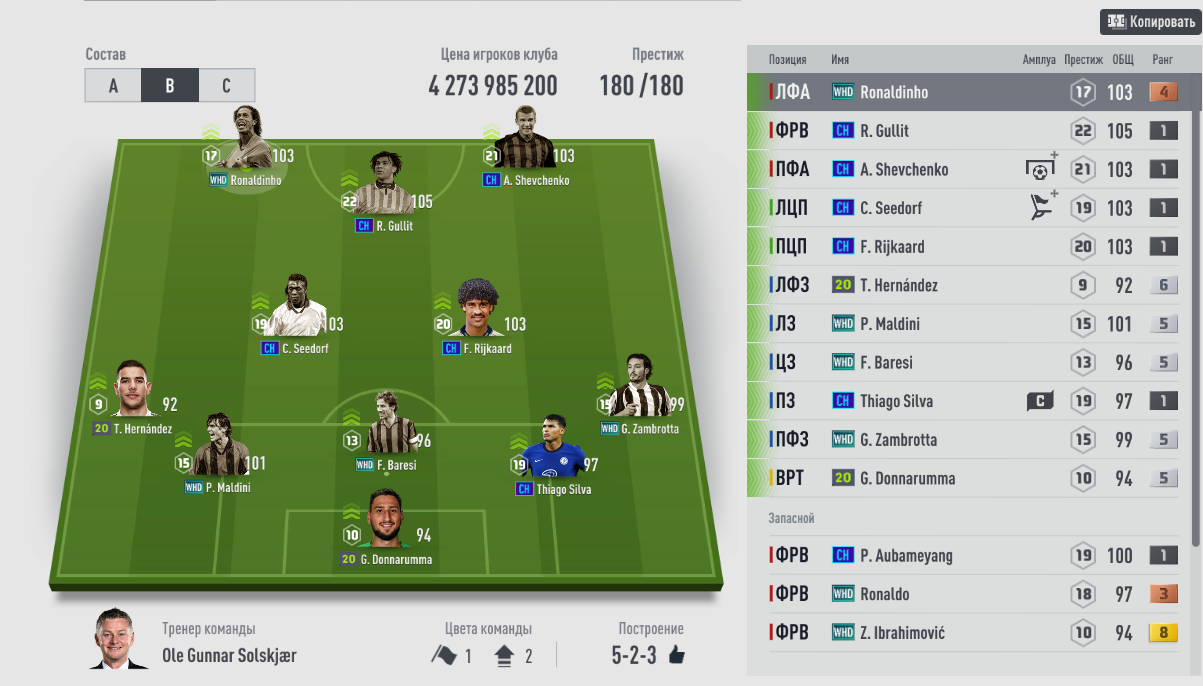1203x686 pixels.
Task: Choose substitute P. Aubameyang row
Action: [960, 555]
